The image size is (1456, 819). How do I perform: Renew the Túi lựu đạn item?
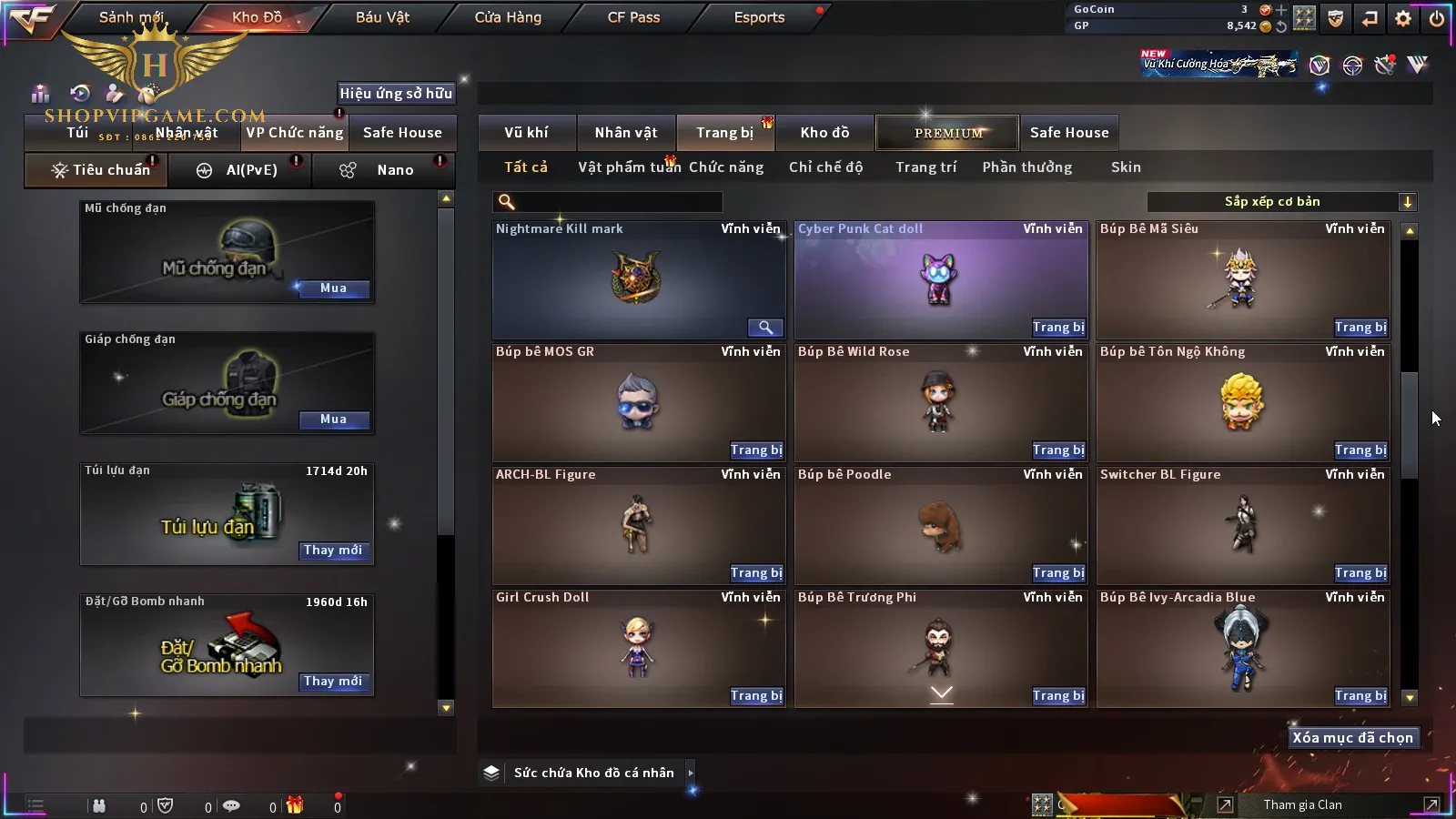333,551
